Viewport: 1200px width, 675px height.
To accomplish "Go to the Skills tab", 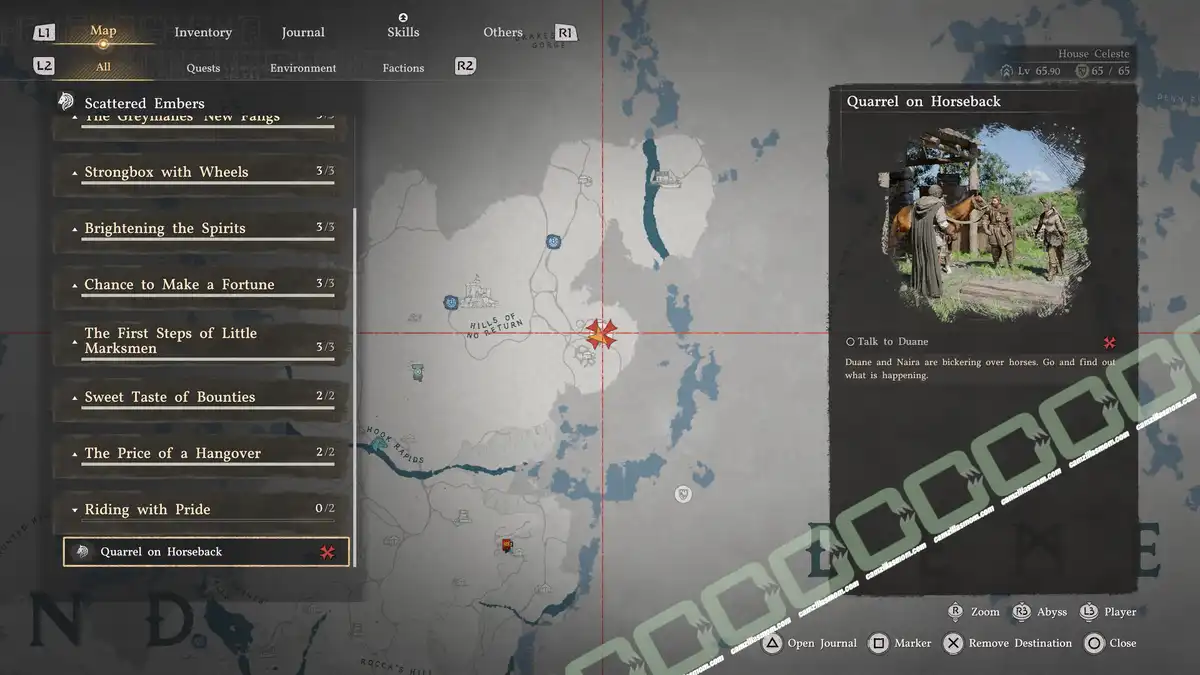I will [403, 32].
